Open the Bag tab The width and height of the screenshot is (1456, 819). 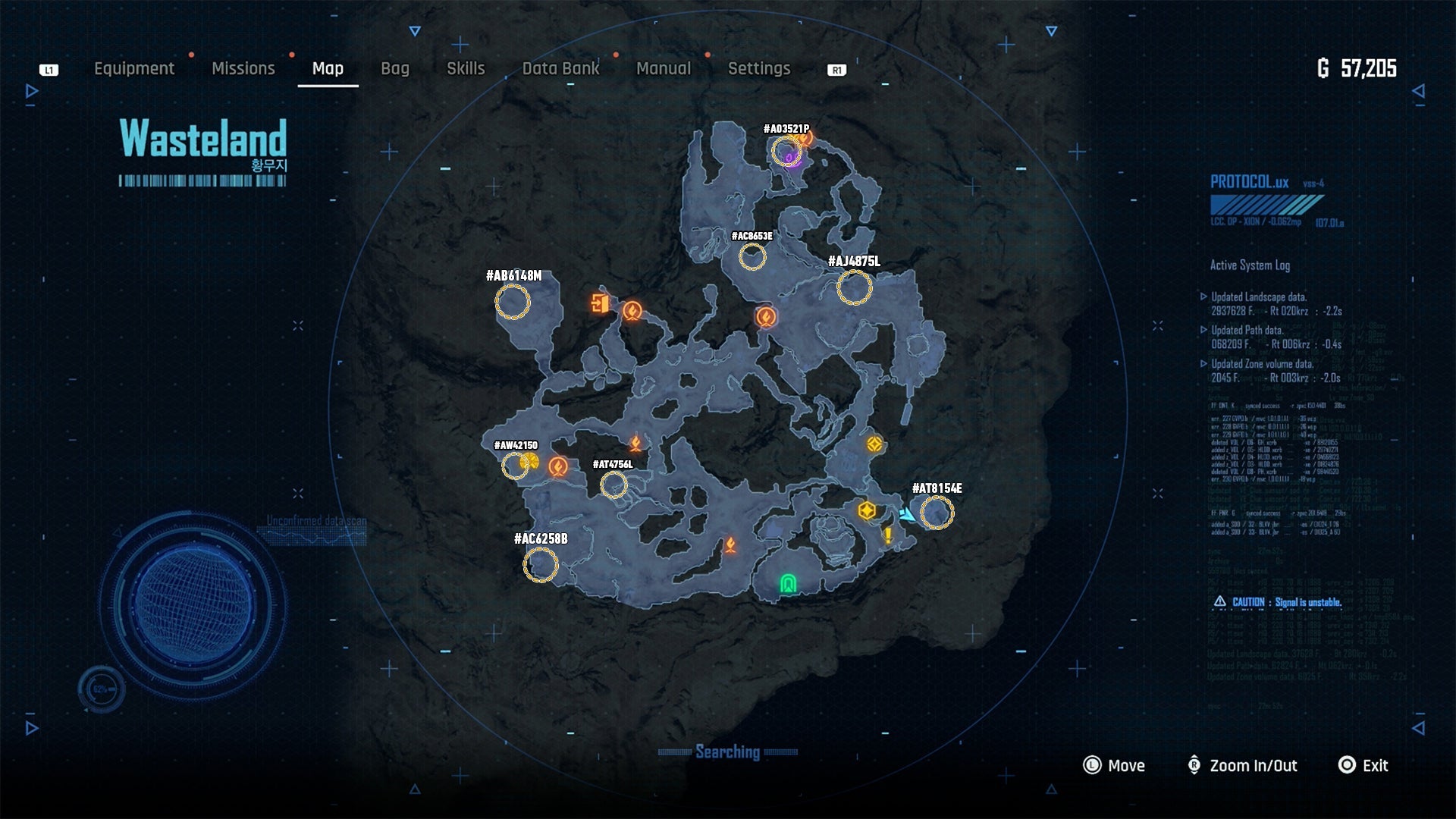(395, 68)
